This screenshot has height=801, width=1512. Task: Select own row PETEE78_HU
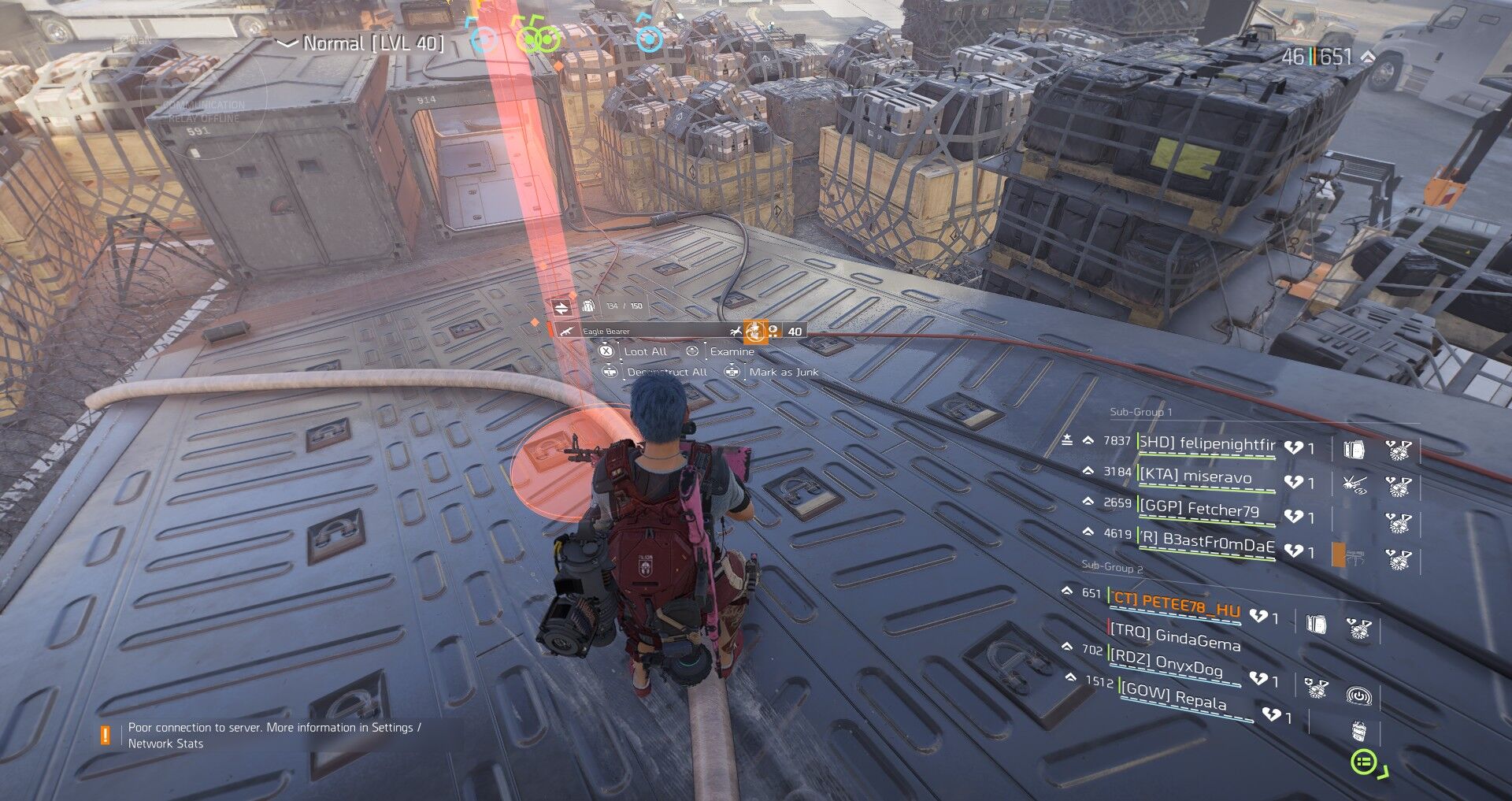[1176, 604]
